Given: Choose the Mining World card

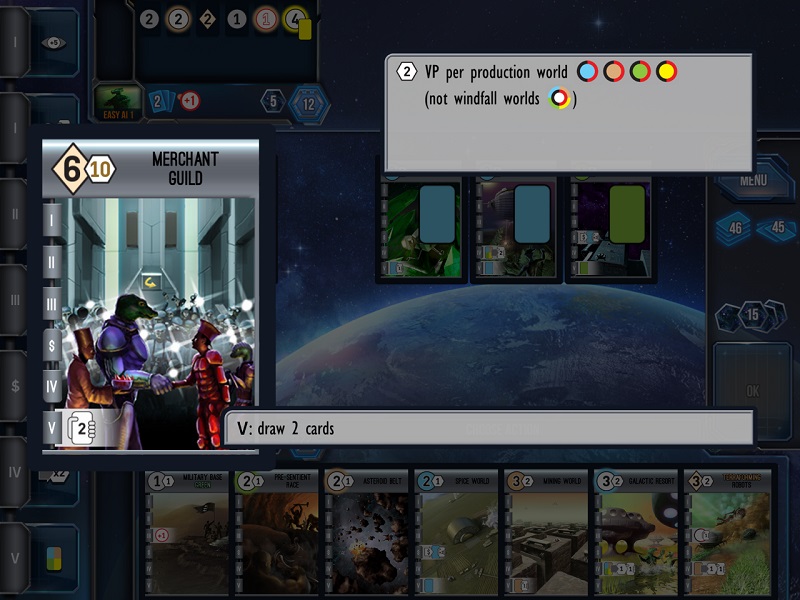Looking at the screenshot, I should point(546,532).
